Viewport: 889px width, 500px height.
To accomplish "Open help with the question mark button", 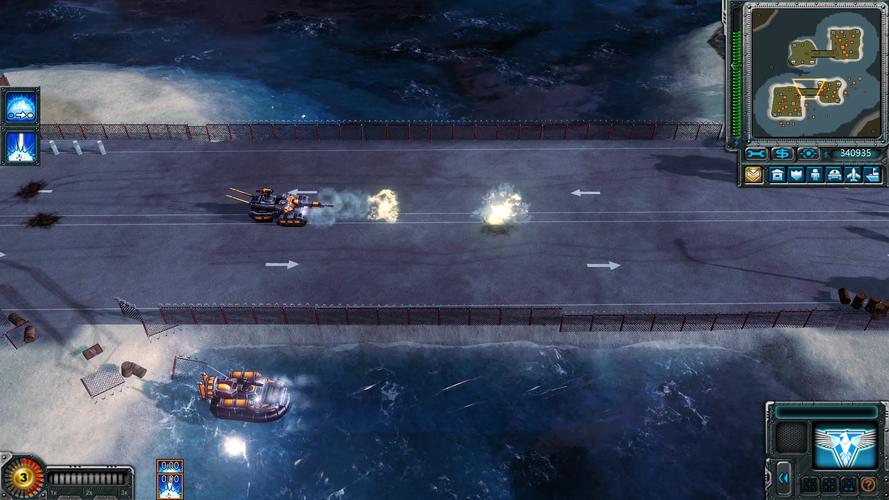I will [869, 485].
